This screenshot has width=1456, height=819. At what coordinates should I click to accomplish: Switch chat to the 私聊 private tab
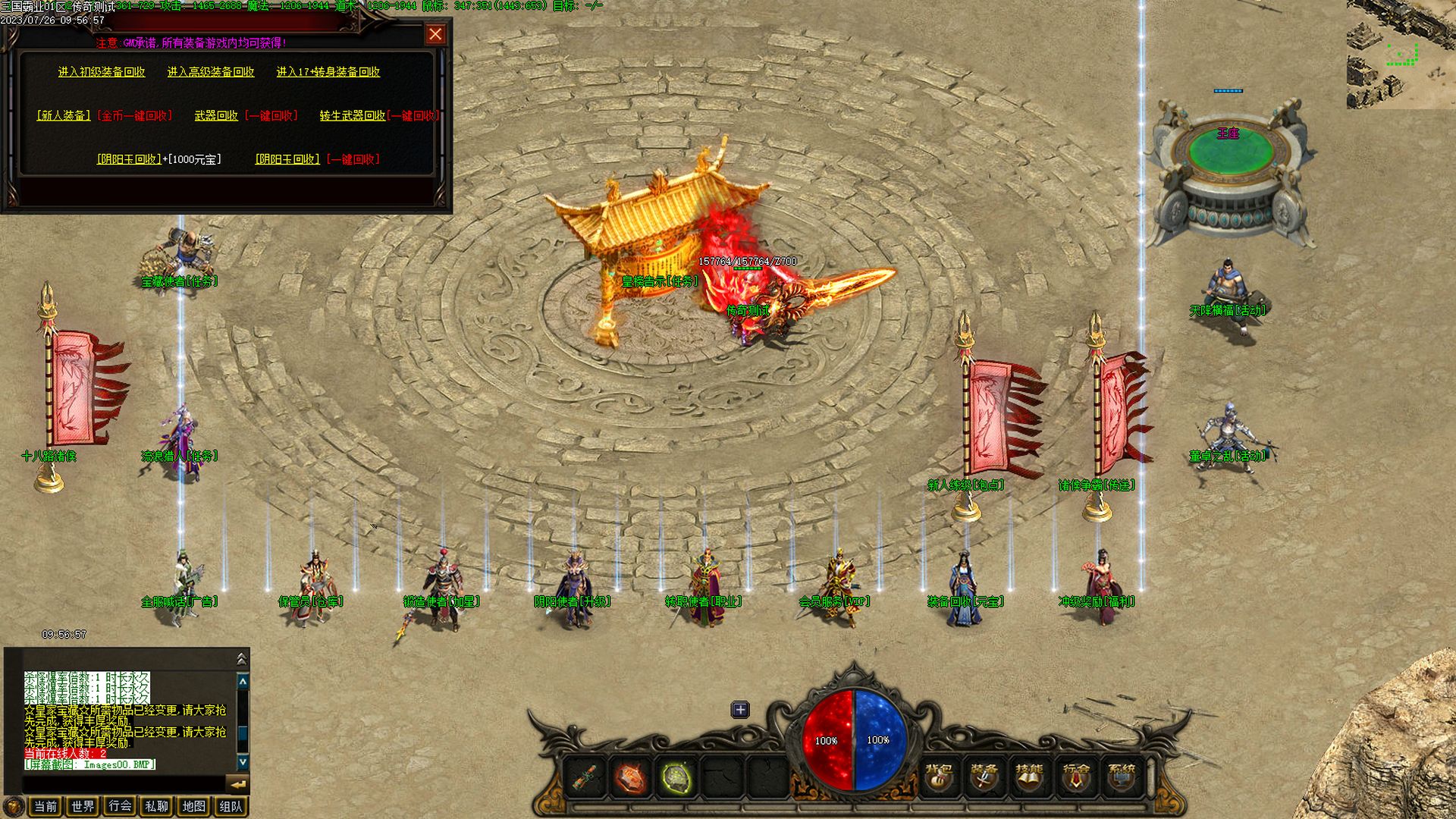157,806
